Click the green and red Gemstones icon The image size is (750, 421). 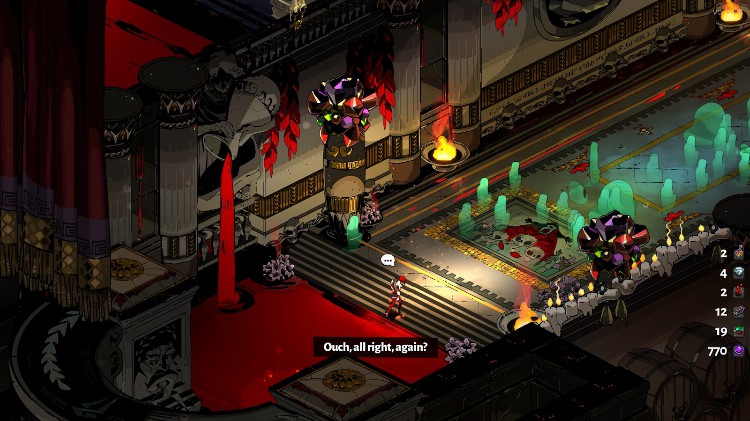click(x=740, y=331)
